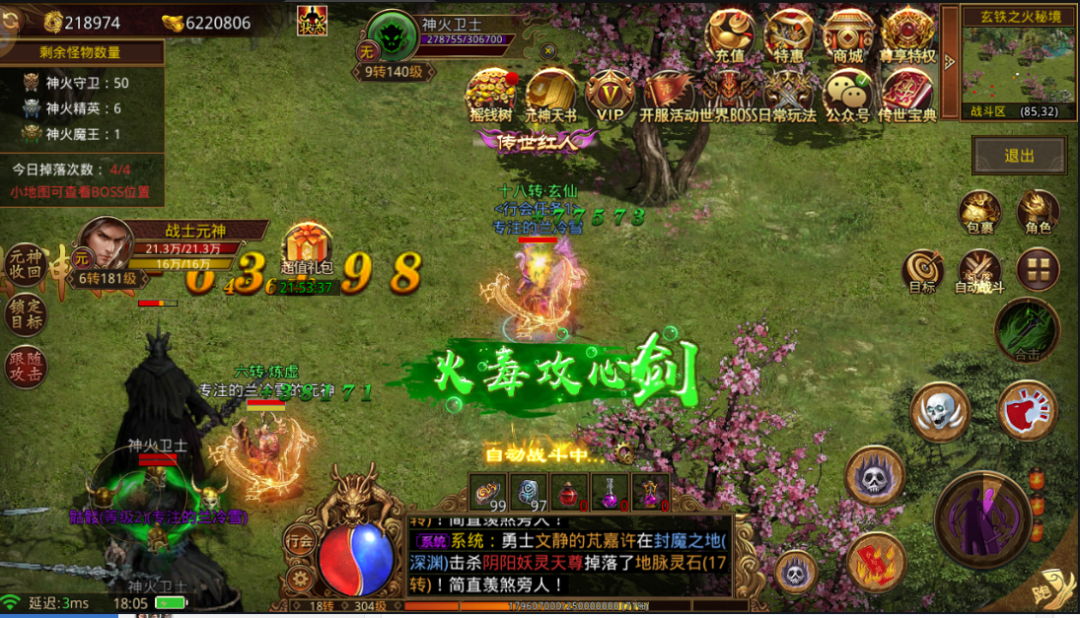The width and height of the screenshot is (1080, 618).
Task: Open the 行会 guild menu
Action: 300,541
